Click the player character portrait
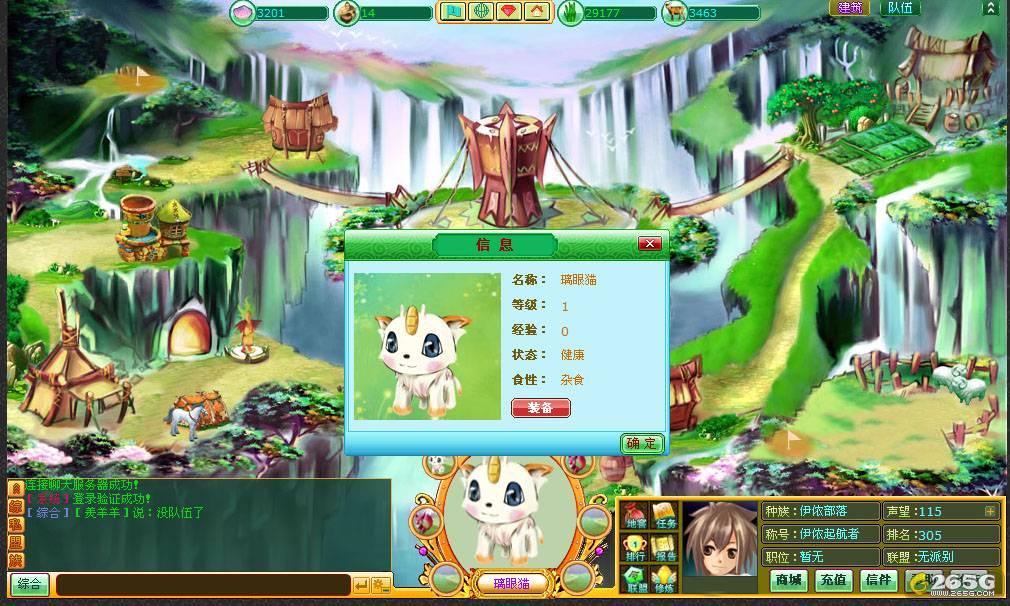1010x606 pixels. [x=722, y=540]
